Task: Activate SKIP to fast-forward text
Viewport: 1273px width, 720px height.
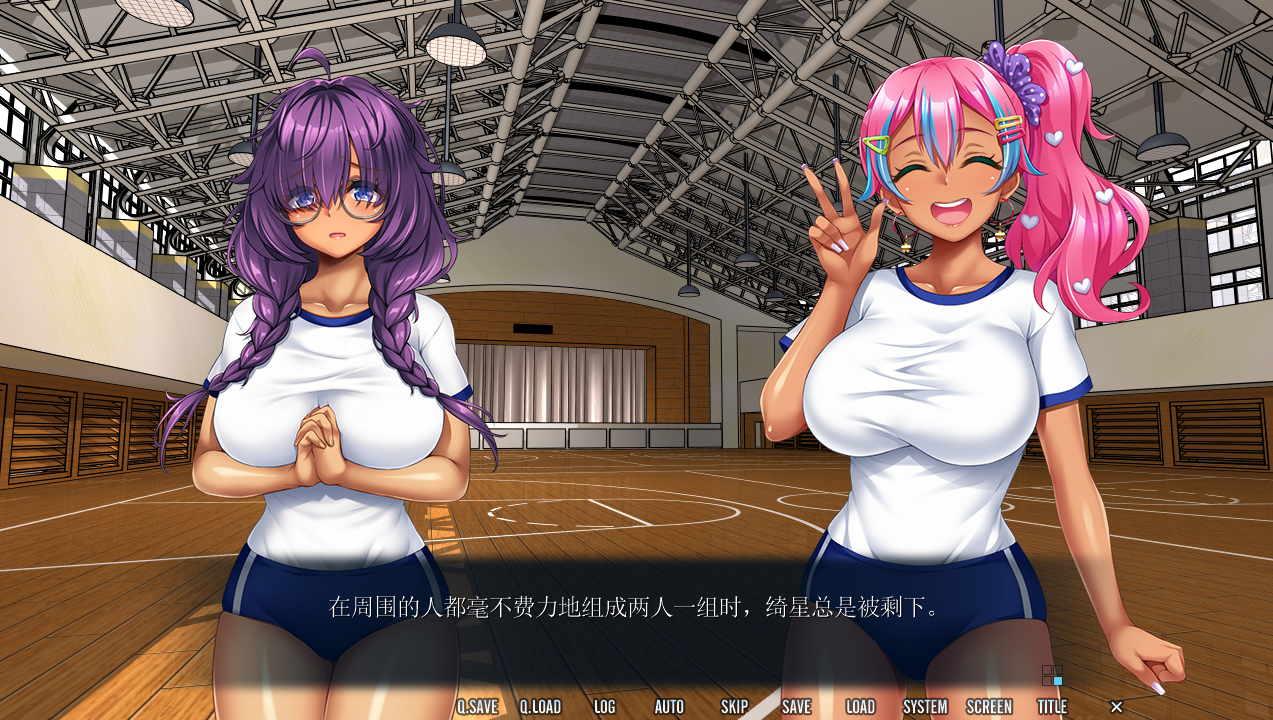Action: (x=734, y=706)
